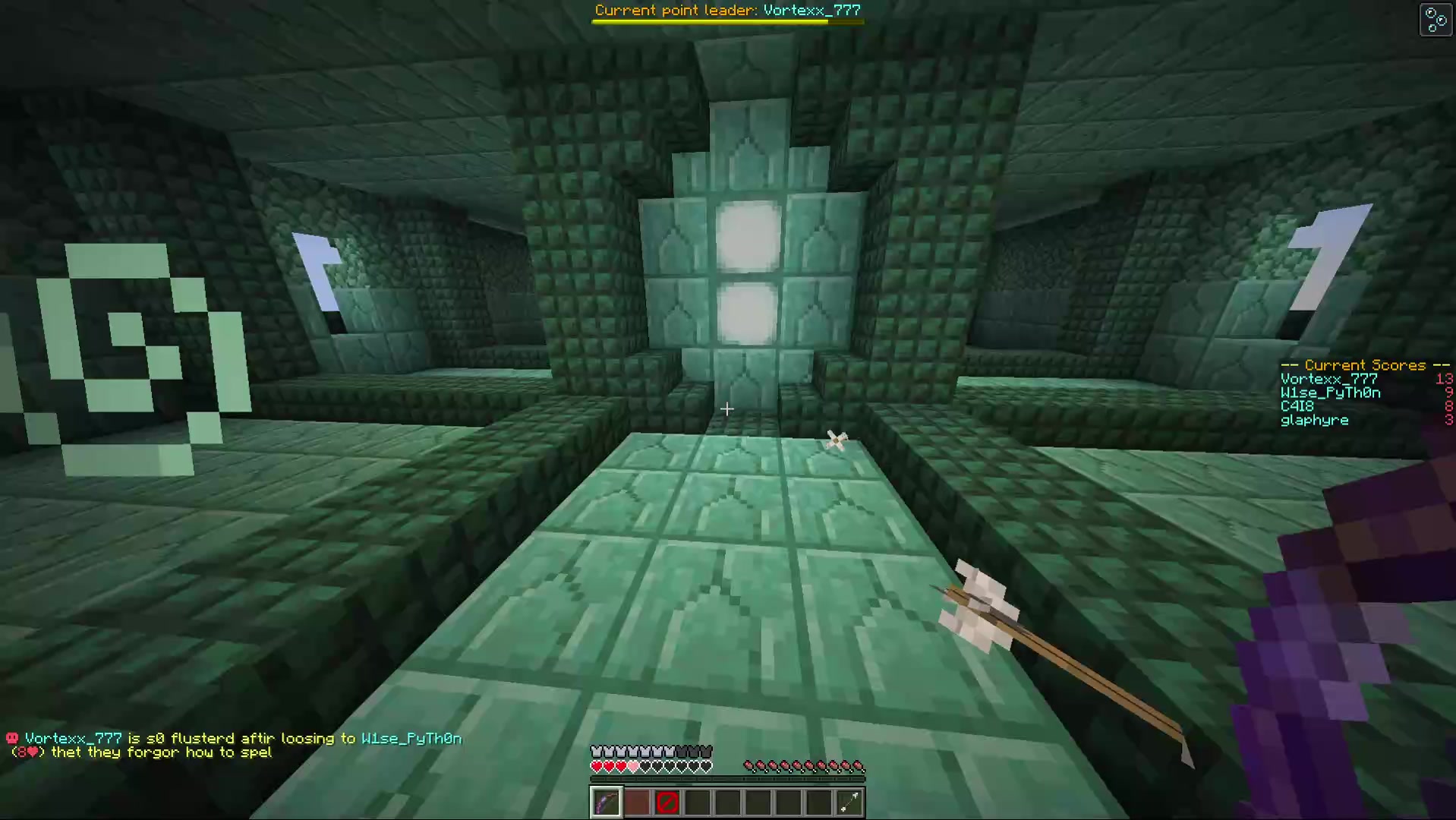Click the barrier block icon in hotbar slot 3
Screen dimensions: 1456x820
point(667,803)
